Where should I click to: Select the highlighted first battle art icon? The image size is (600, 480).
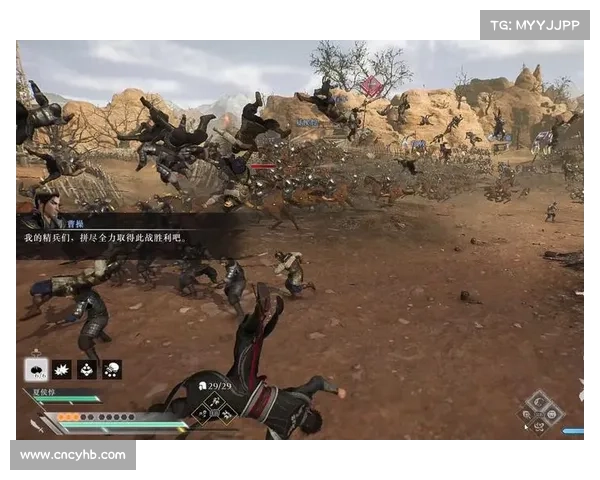point(36,370)
